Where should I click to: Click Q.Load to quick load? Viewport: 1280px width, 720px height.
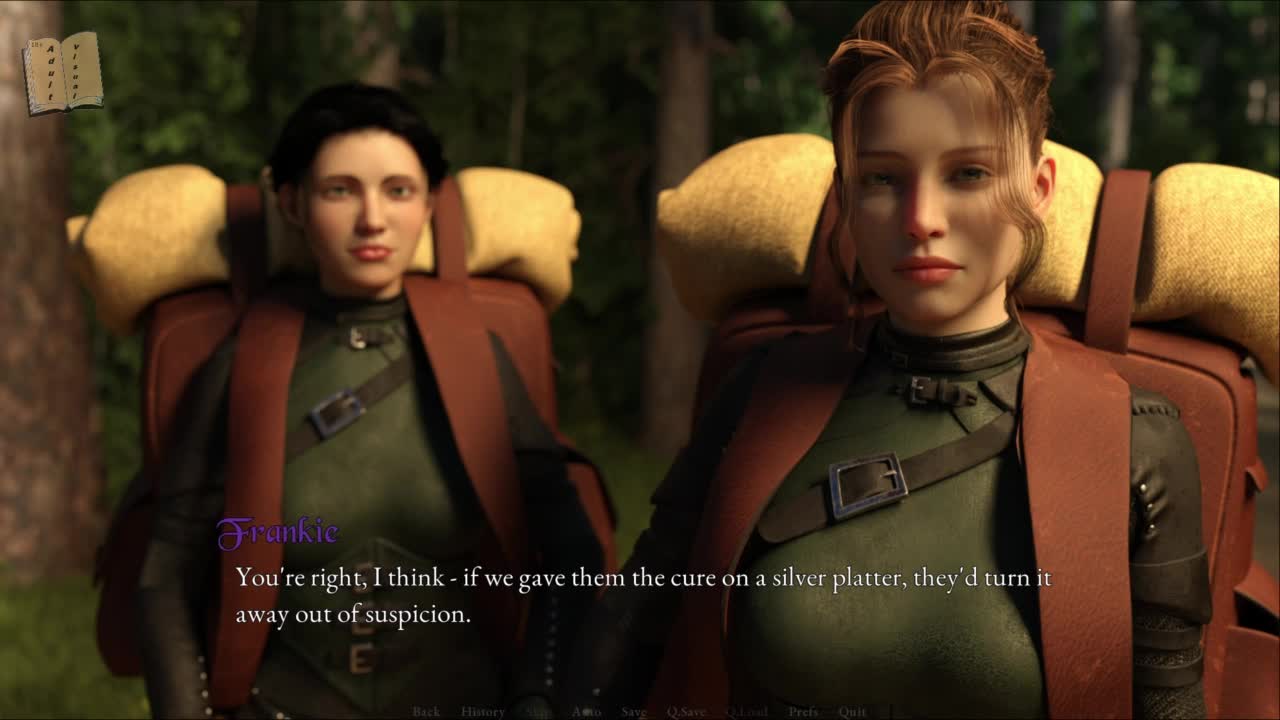point(746,711)
